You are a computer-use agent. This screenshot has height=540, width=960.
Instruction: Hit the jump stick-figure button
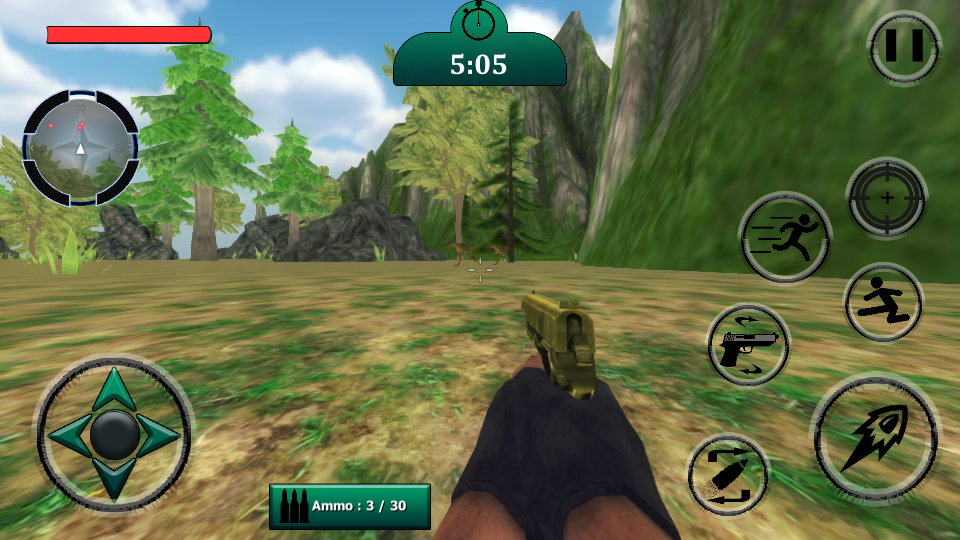pyautogui.click(x=883, y=302)
